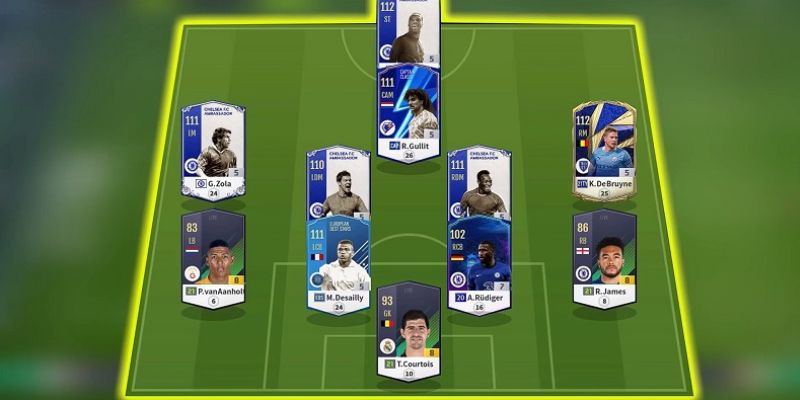
Task: Select the A. Rüdiger RCB card
Action: (x=479, y=262)
